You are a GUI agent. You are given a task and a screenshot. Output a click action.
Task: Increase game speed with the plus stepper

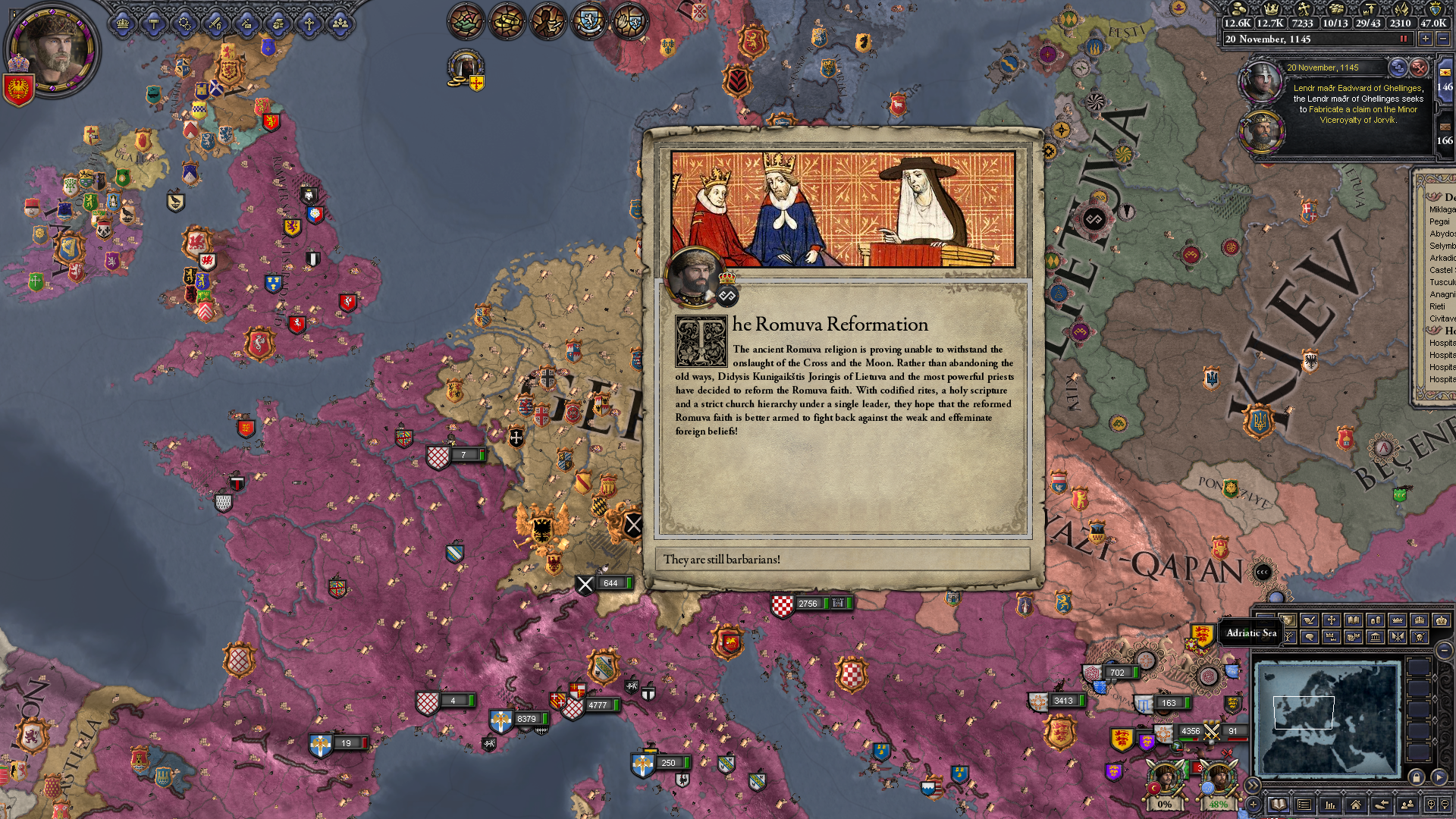(1426, 39)
